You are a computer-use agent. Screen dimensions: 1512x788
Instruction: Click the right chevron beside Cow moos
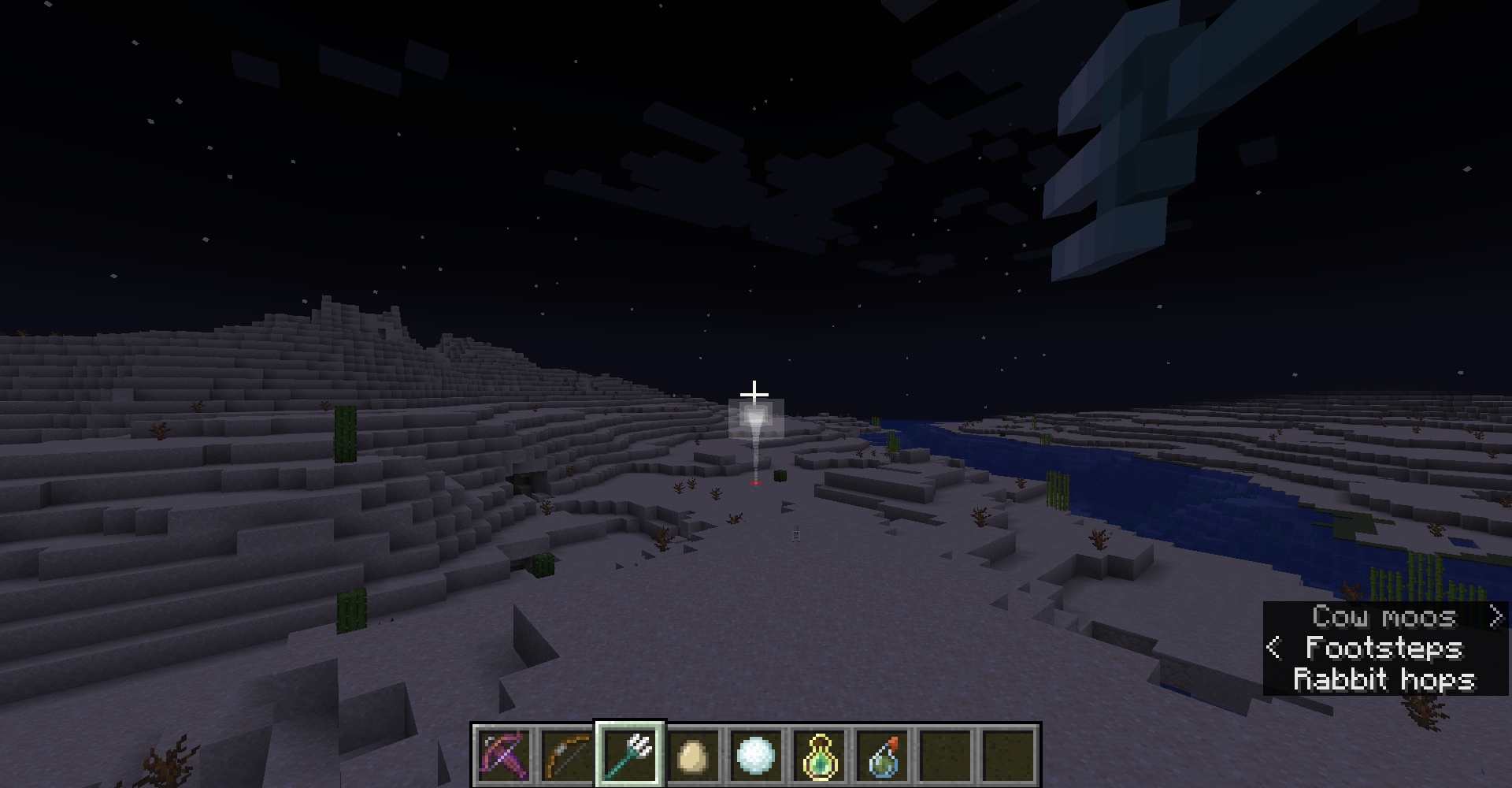pyautogui.click(x=1495, y=617)
